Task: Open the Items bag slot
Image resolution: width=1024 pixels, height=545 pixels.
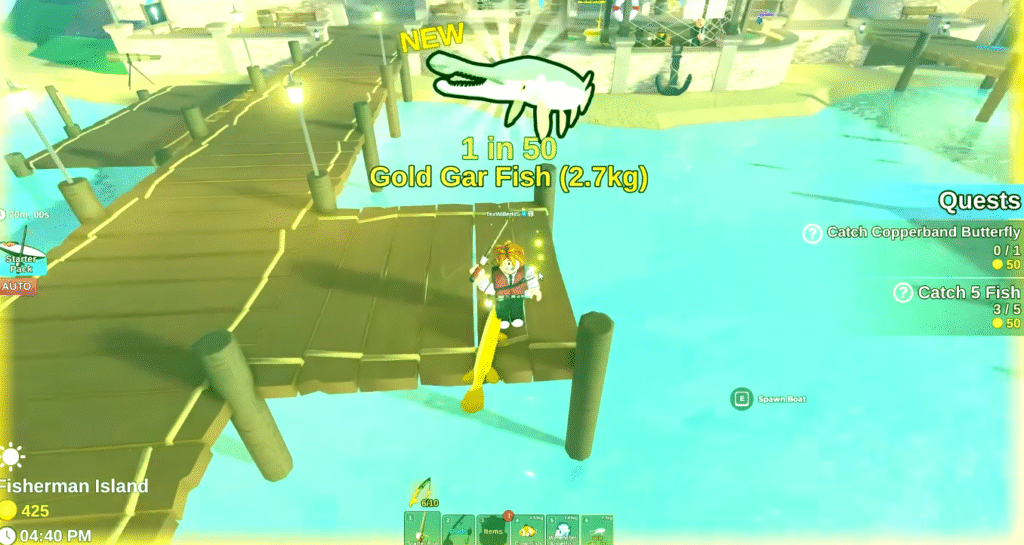Action: coord(493,529)
